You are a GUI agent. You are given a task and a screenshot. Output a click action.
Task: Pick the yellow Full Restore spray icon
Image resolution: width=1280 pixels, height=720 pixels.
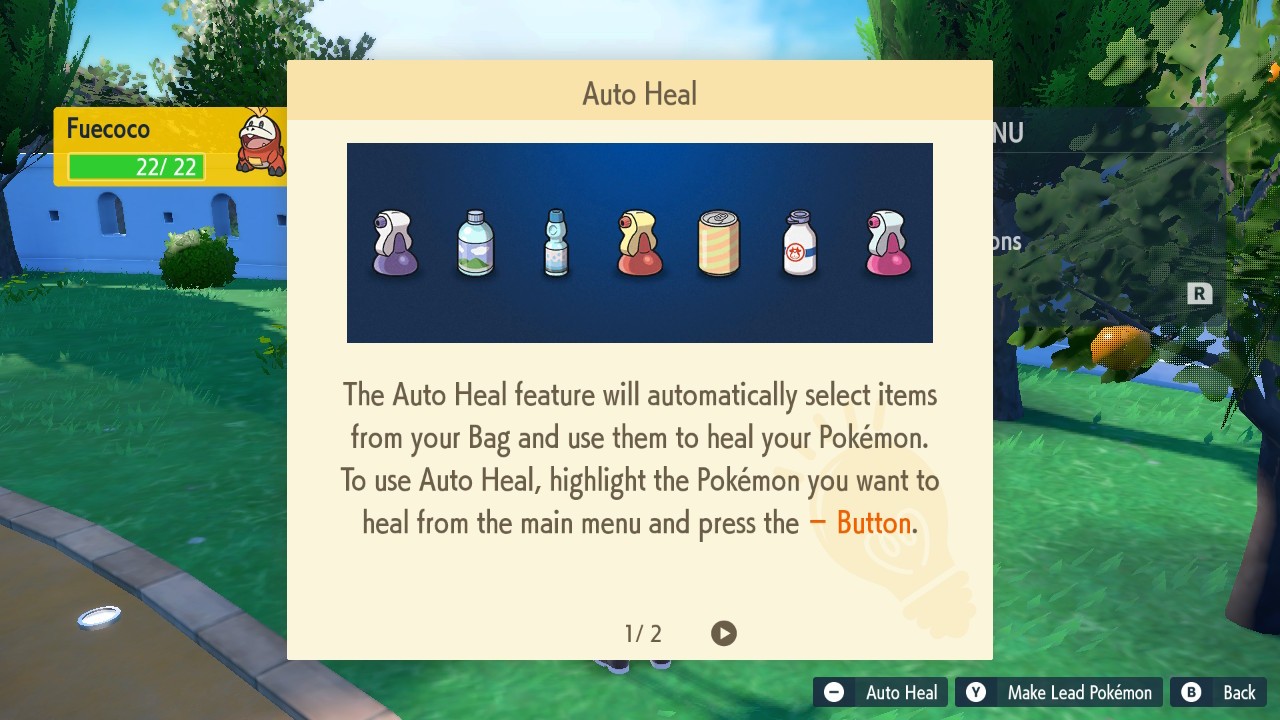pos(639,242)
